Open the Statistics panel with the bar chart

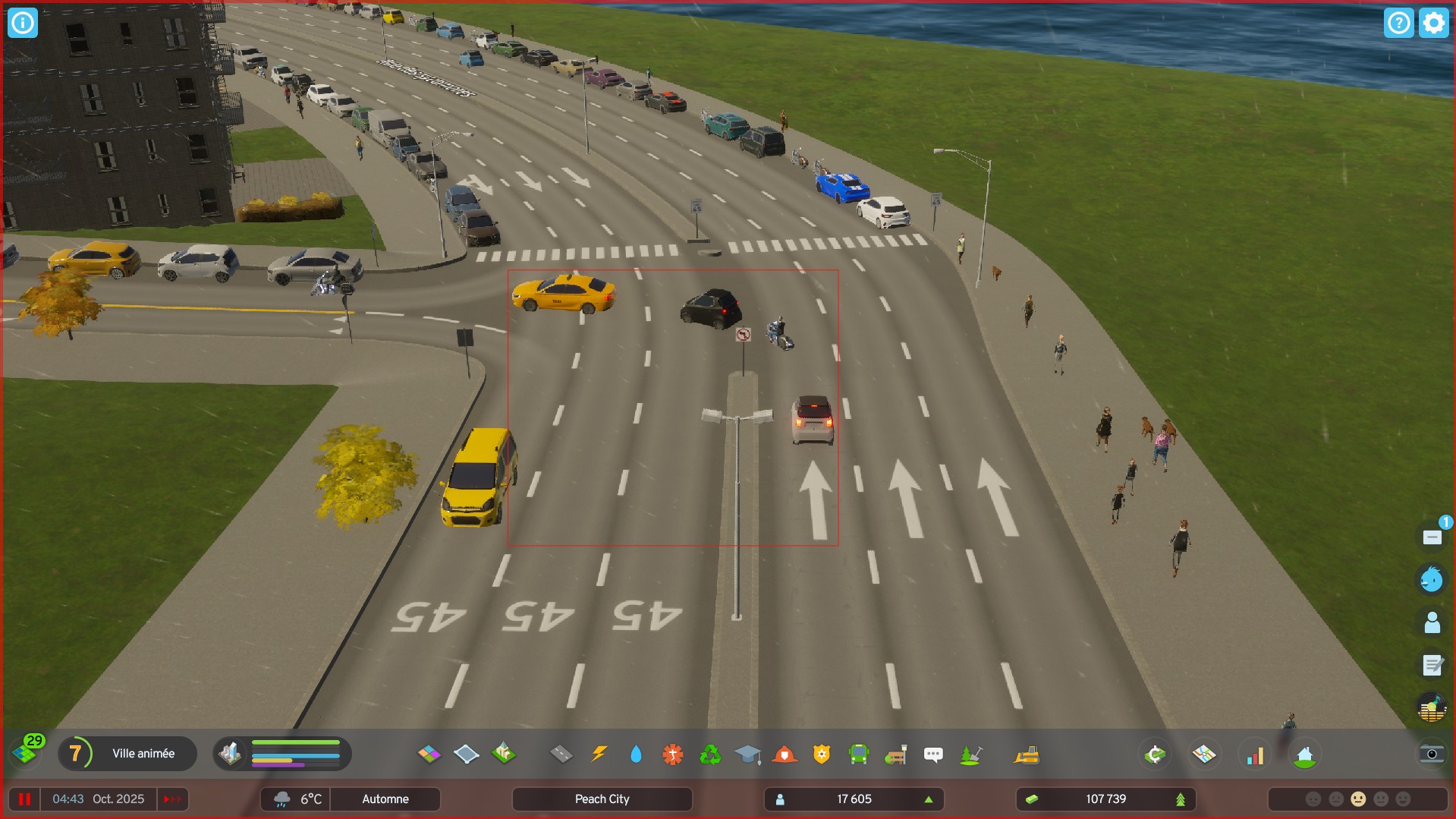tap(1255, 754)
